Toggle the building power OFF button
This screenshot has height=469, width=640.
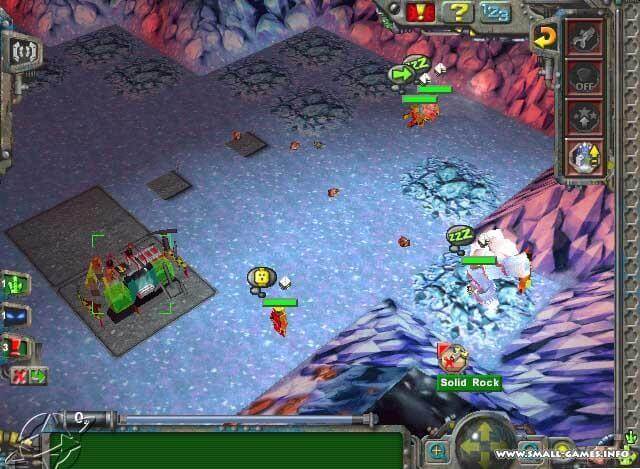coord(583,77)
